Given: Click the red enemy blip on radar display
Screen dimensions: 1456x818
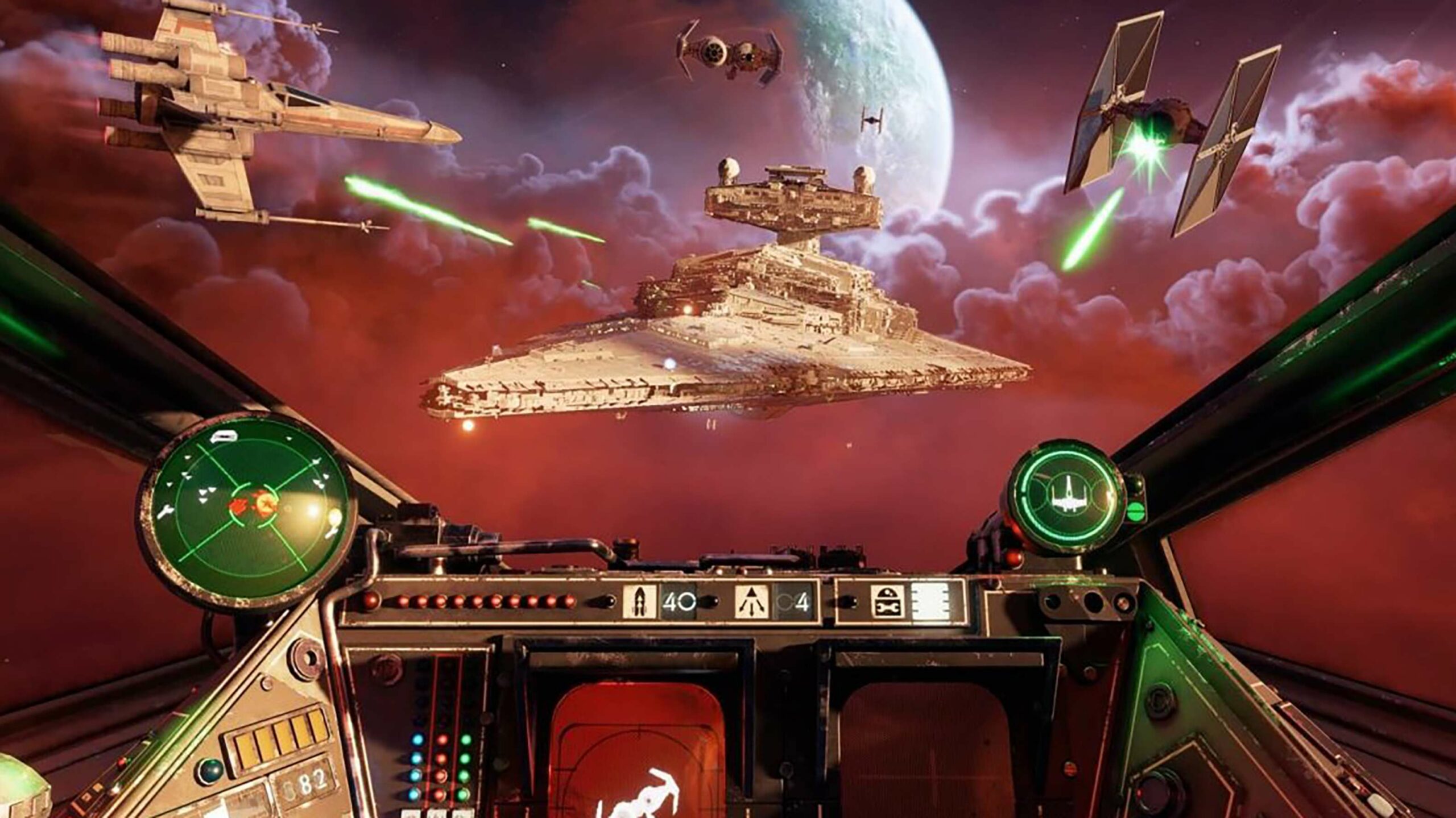Looking at the screenshot, I should (x=239, y=506).
